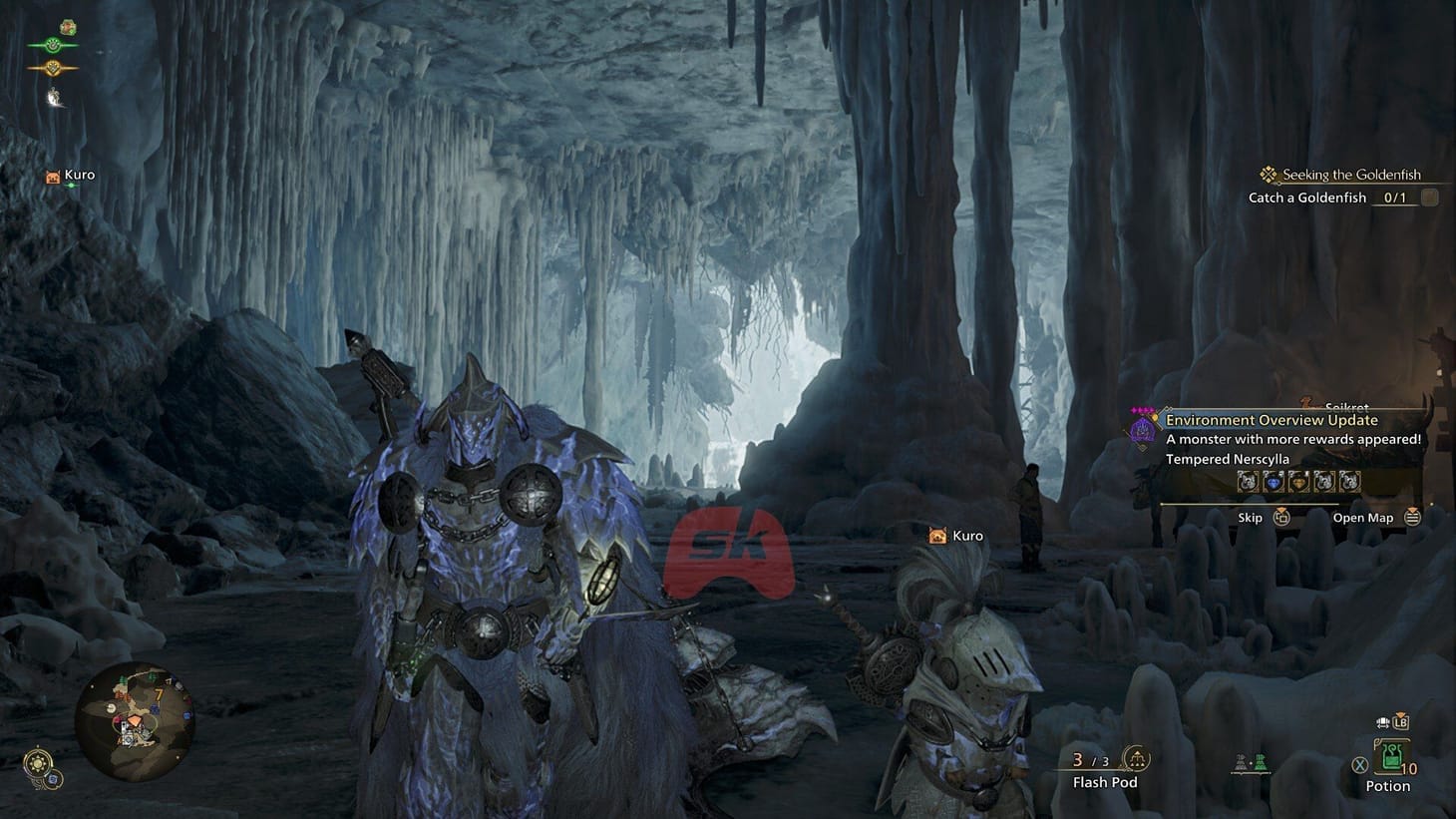Screen dimensions: 1456x819
Task: Select the gold gem reward thumbnail
Action: (x=1298, y=482)
